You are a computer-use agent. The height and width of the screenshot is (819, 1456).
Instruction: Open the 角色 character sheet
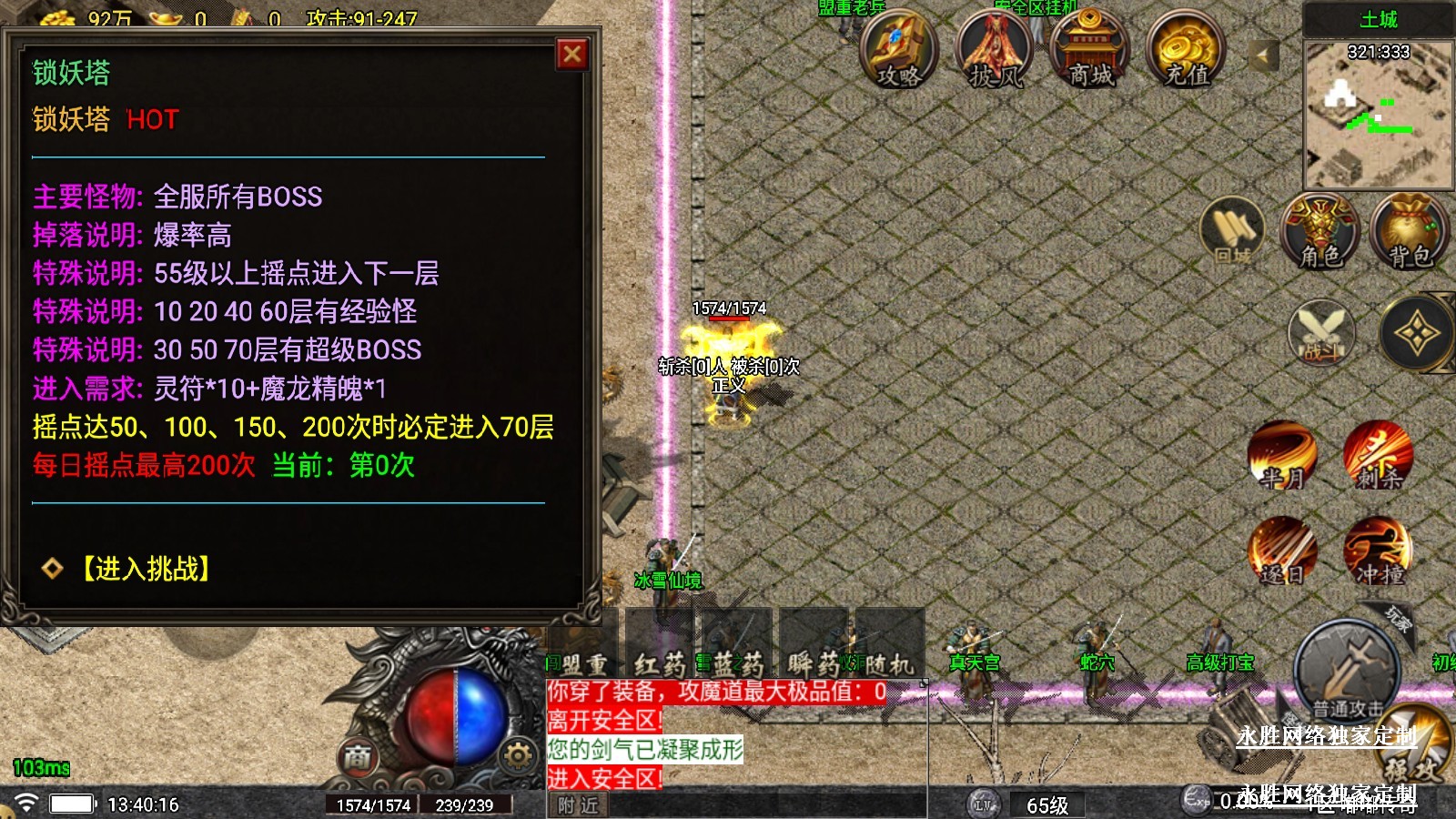coord(1320,232)
